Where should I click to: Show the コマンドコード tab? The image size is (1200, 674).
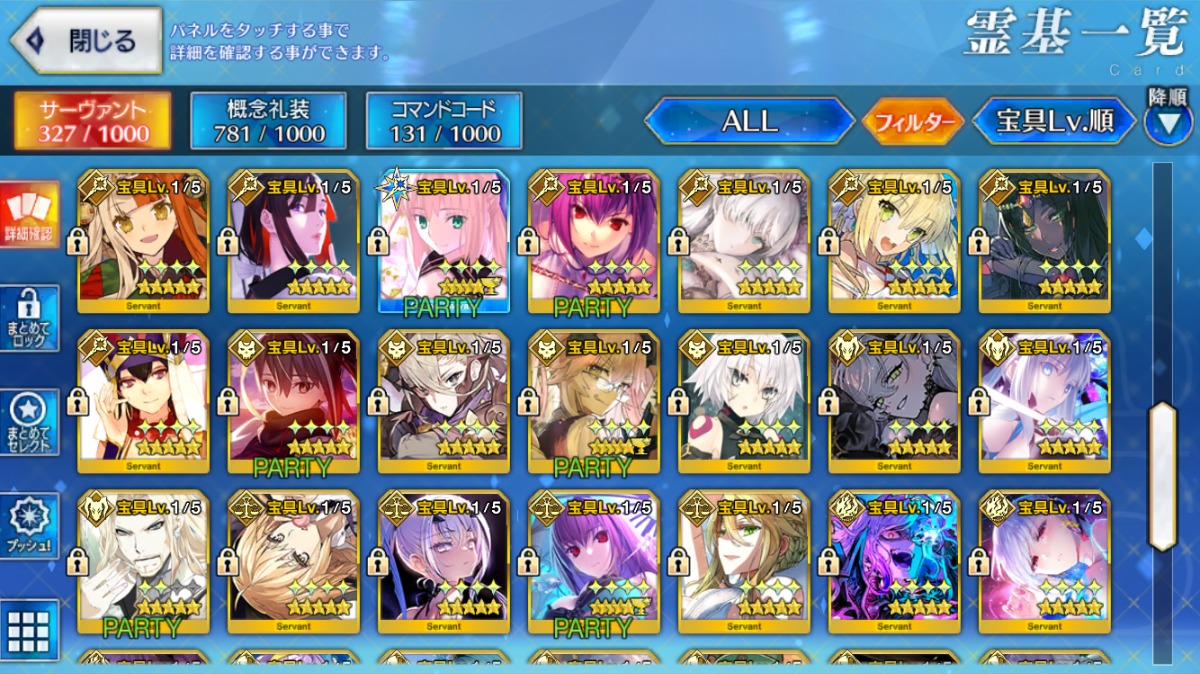444,121
